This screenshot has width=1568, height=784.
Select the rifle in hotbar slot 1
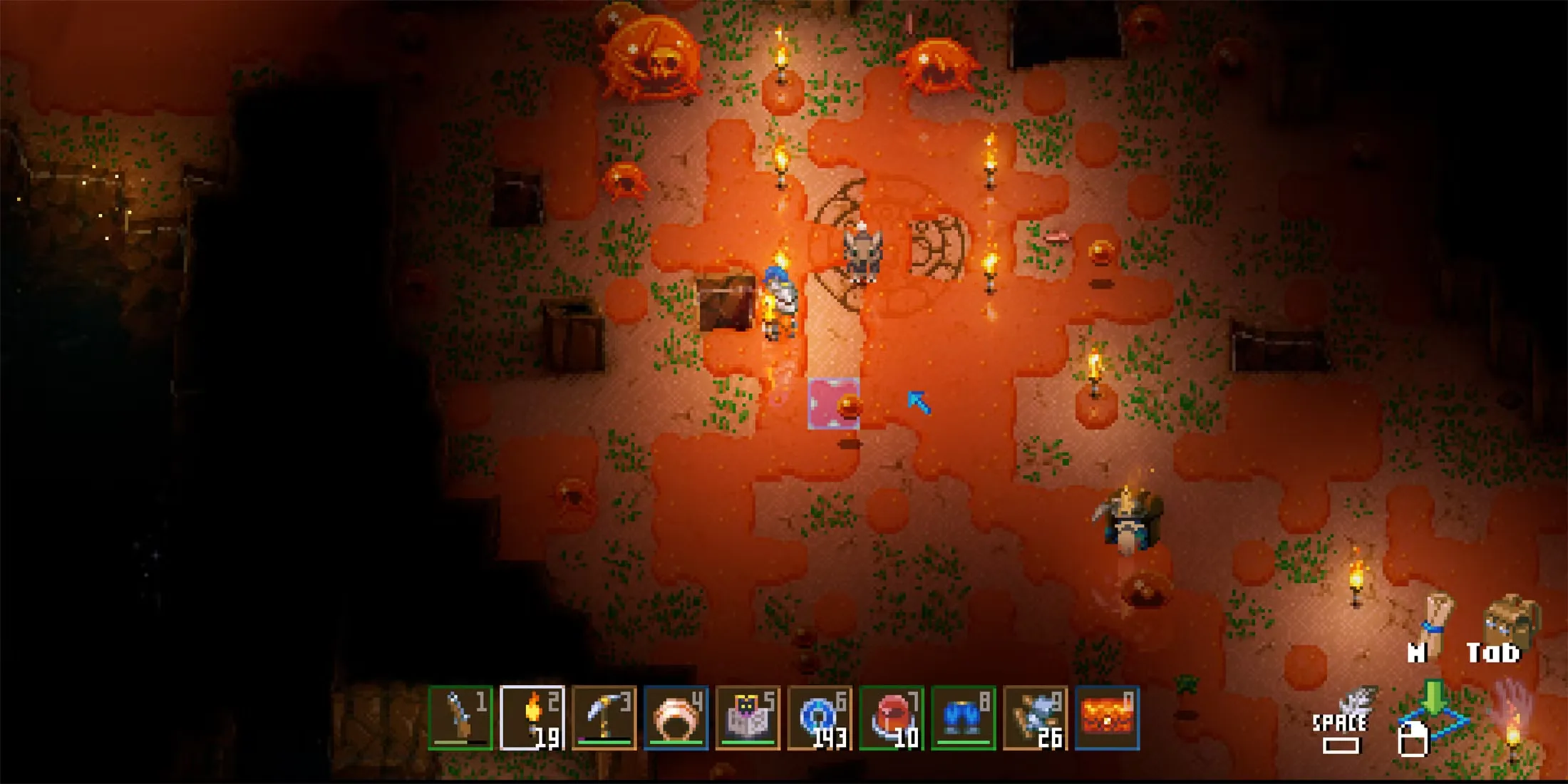coord(460,718)
